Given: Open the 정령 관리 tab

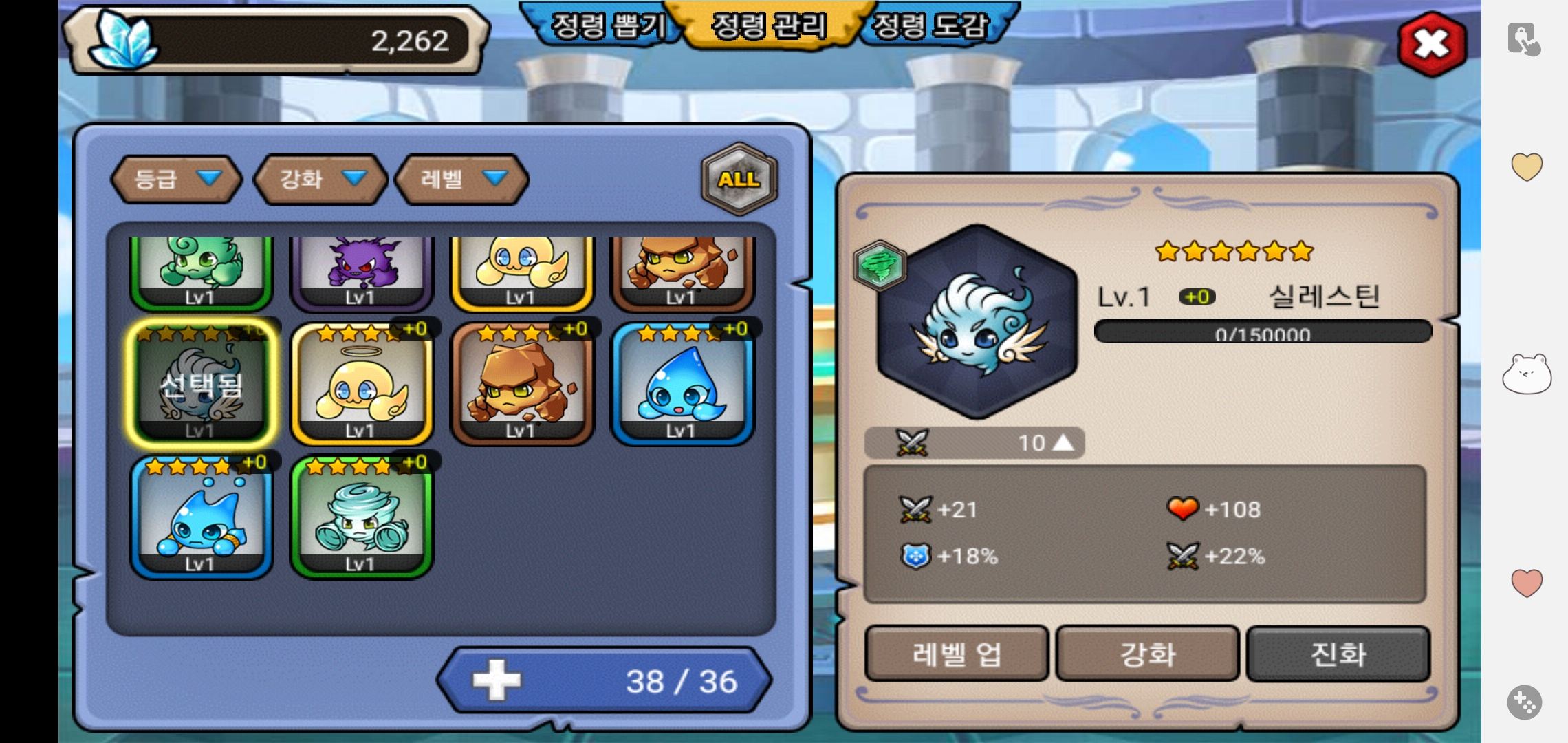Looking at the screenshot, I should (769, 26).
